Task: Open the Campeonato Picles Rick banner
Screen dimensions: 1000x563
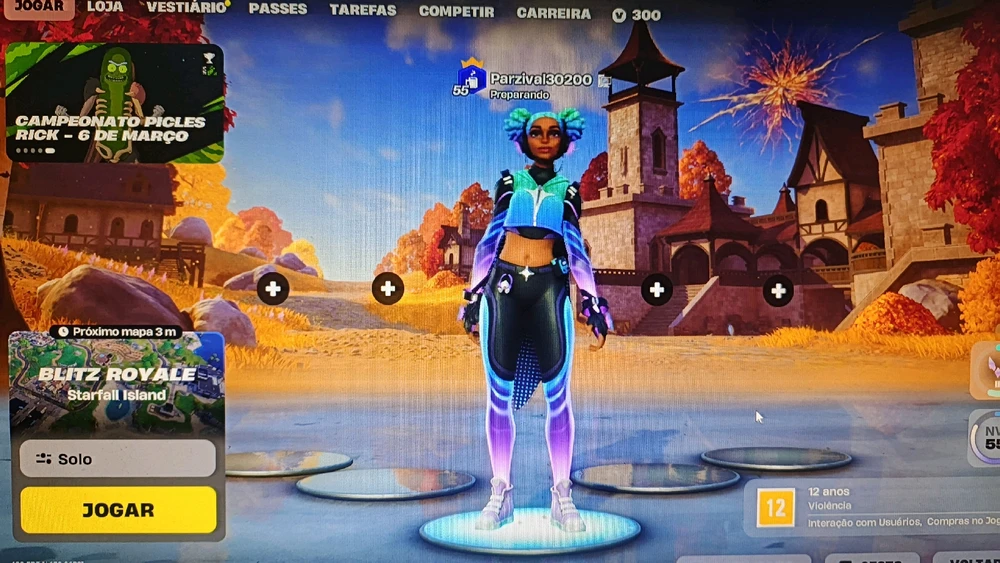Action: [x=114, y=102]
